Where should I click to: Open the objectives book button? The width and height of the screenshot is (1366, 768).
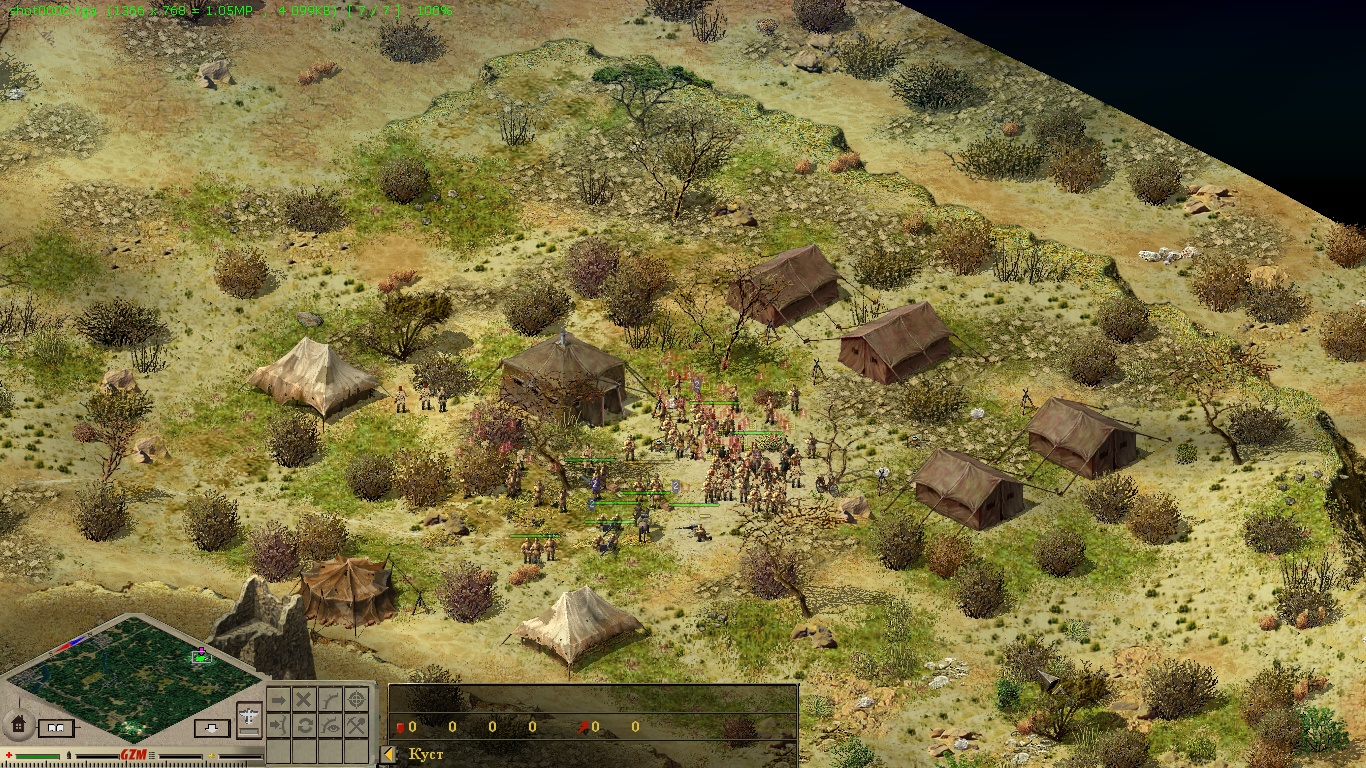click(57, 728)
